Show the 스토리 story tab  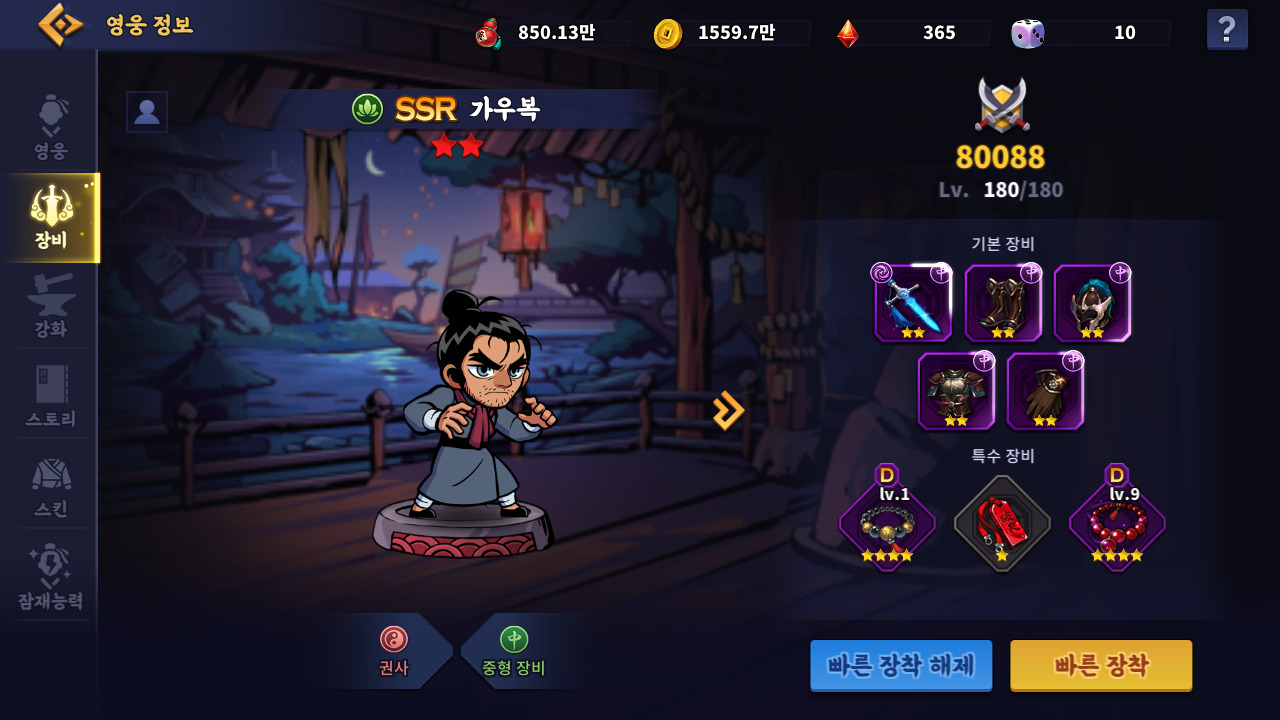click(x=51, y=396)
